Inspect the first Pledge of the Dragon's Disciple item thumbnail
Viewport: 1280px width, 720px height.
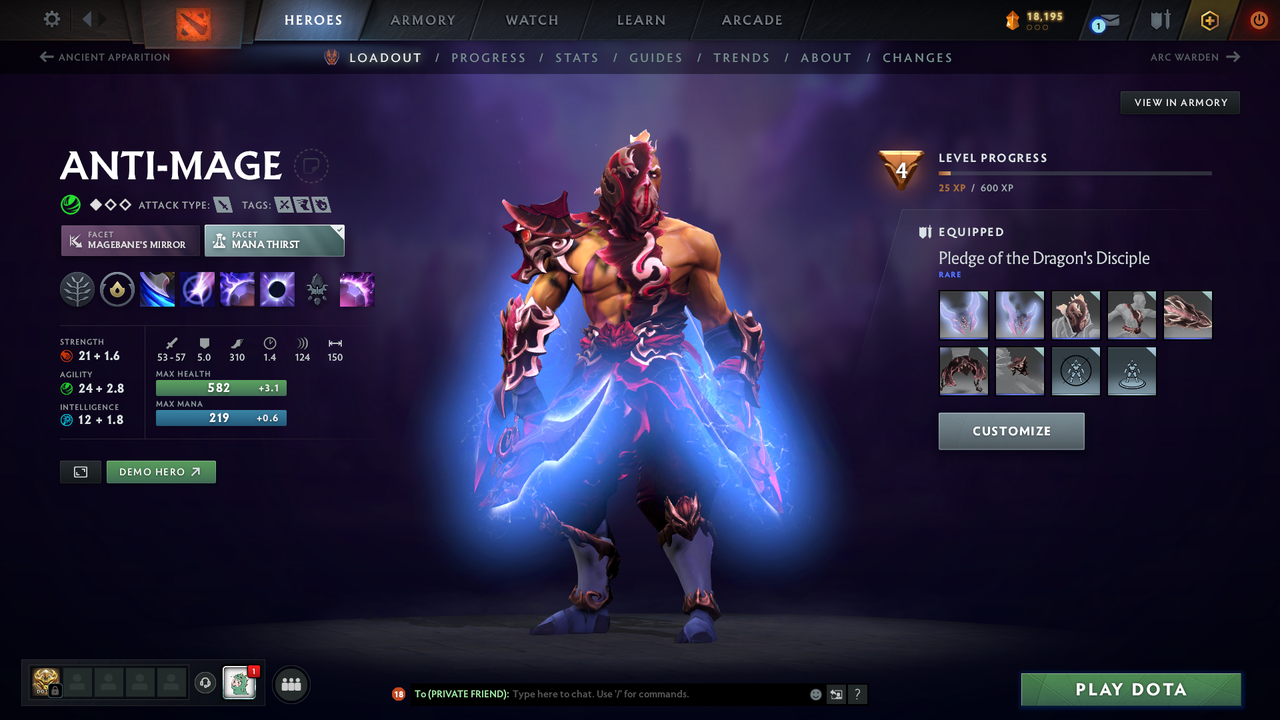click(963, 314)
